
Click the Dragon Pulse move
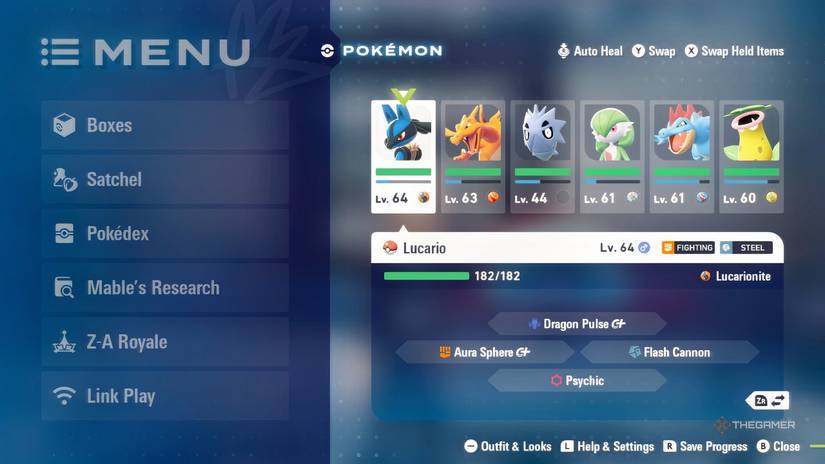pyautogui.click(x=577, y=324)
